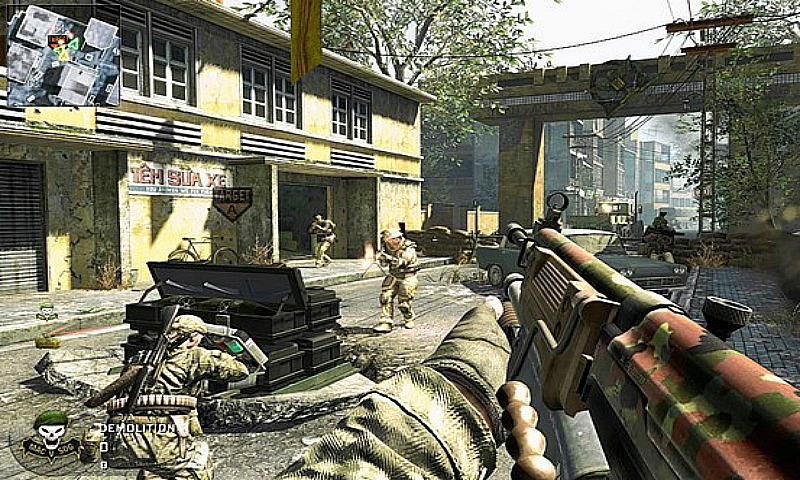Click the green beret skull faction emblem
This screenshot has height=480, width=800.
pos(50,438)
